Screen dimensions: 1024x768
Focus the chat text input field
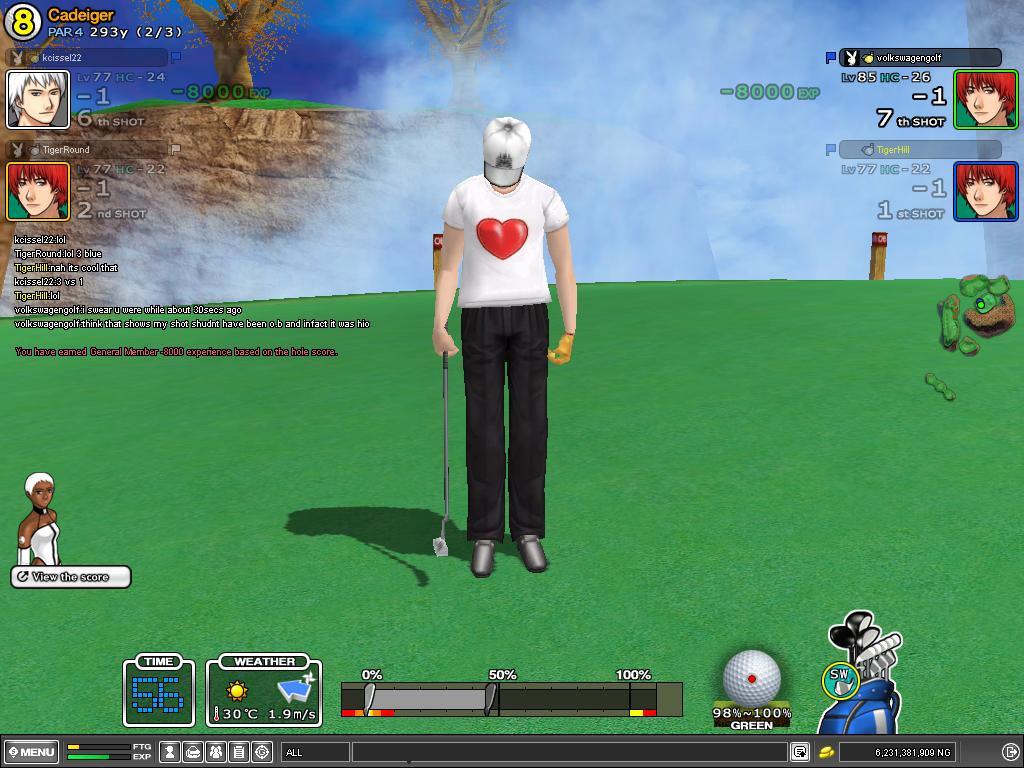[x=568, y=752]
